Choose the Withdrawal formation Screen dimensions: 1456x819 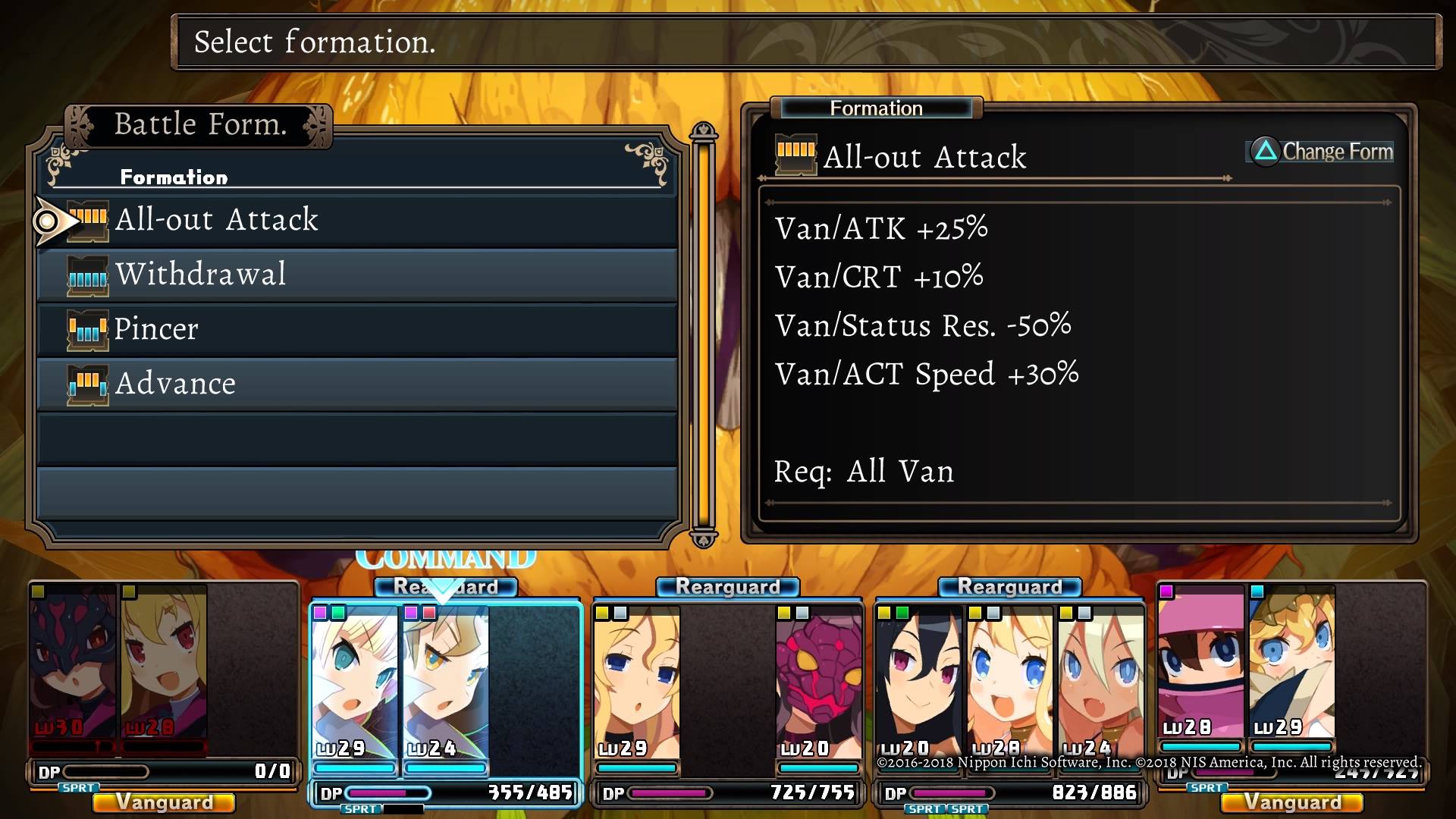[356, 275]
